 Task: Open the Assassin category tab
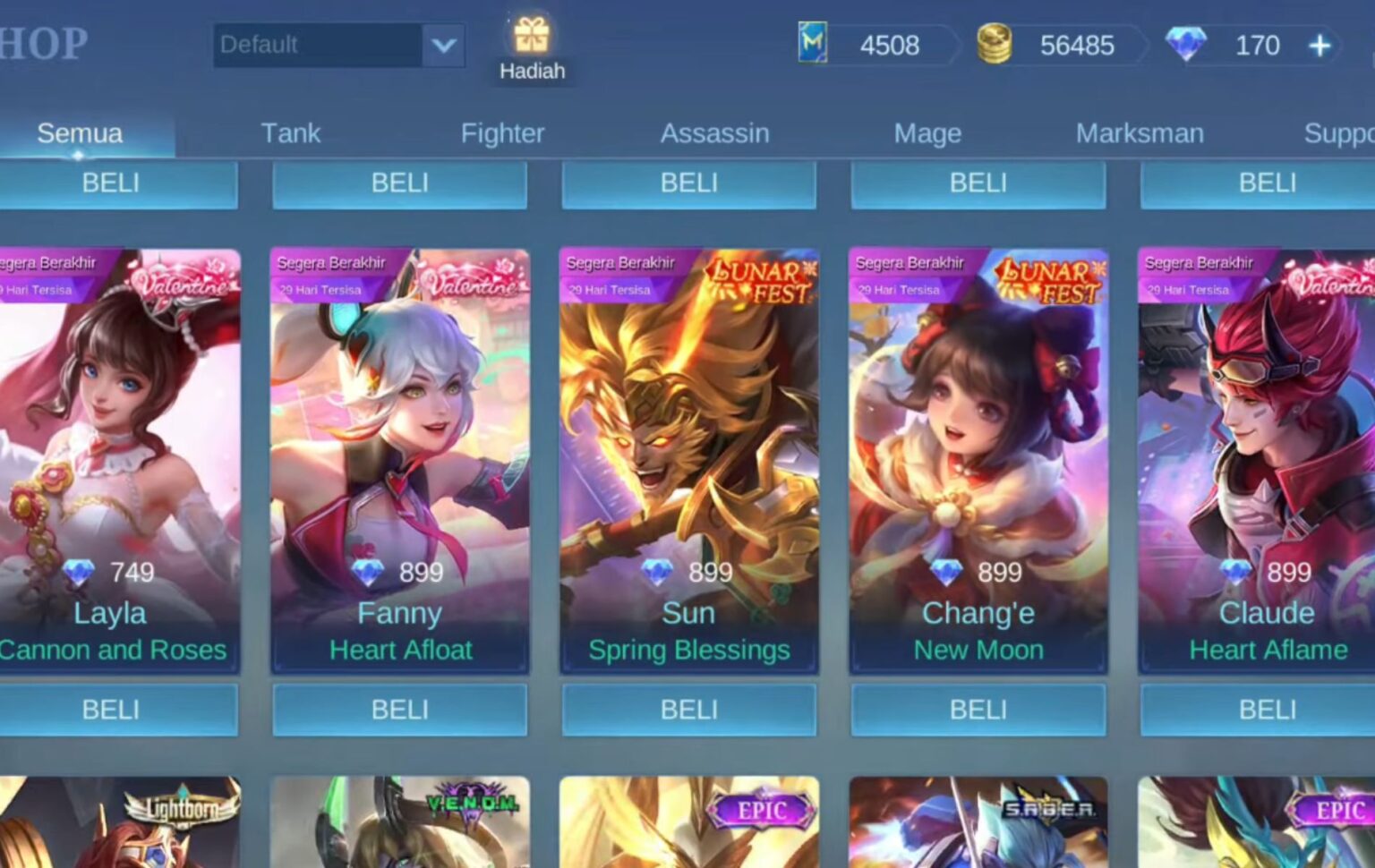714,132
